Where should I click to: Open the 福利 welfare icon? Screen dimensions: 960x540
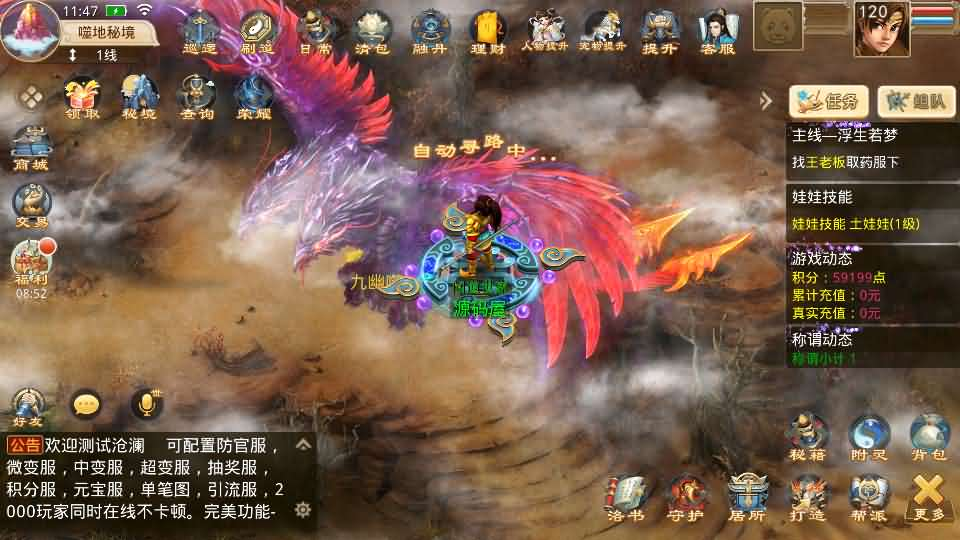point(31,264)
